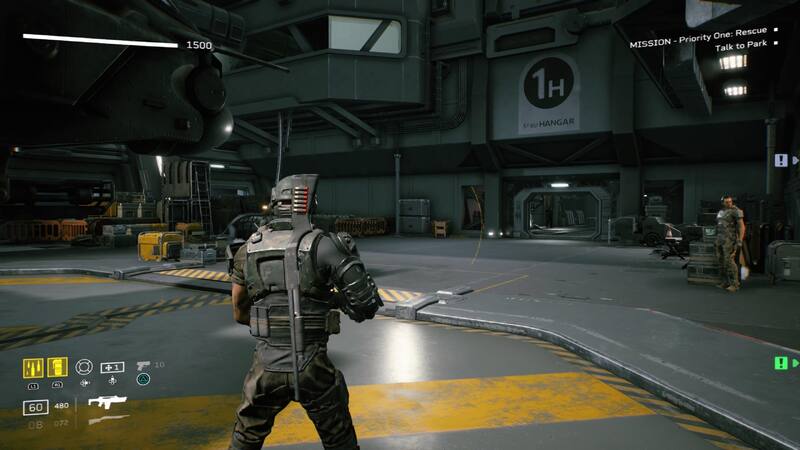Select the circular ring consumable icon
Image resolution: width=800 pixels, height=450 pixels.
pos(85,367)
